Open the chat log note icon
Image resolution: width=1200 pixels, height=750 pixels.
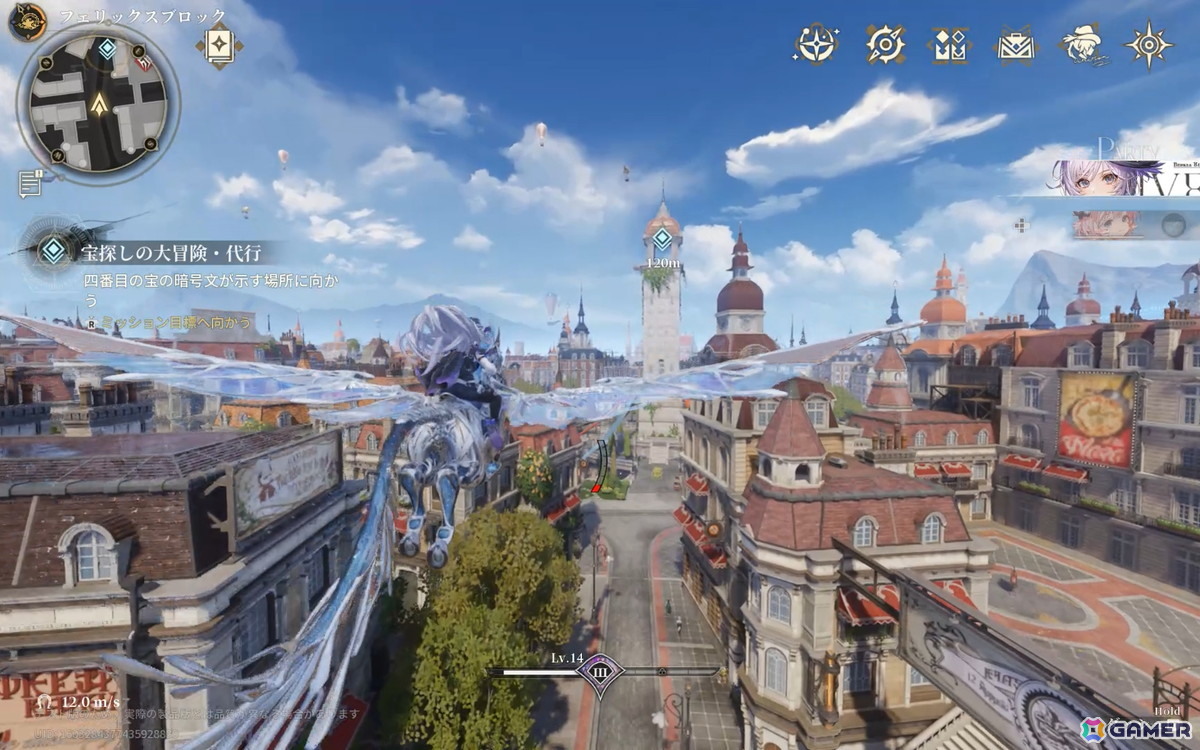[x=30, y=183]
